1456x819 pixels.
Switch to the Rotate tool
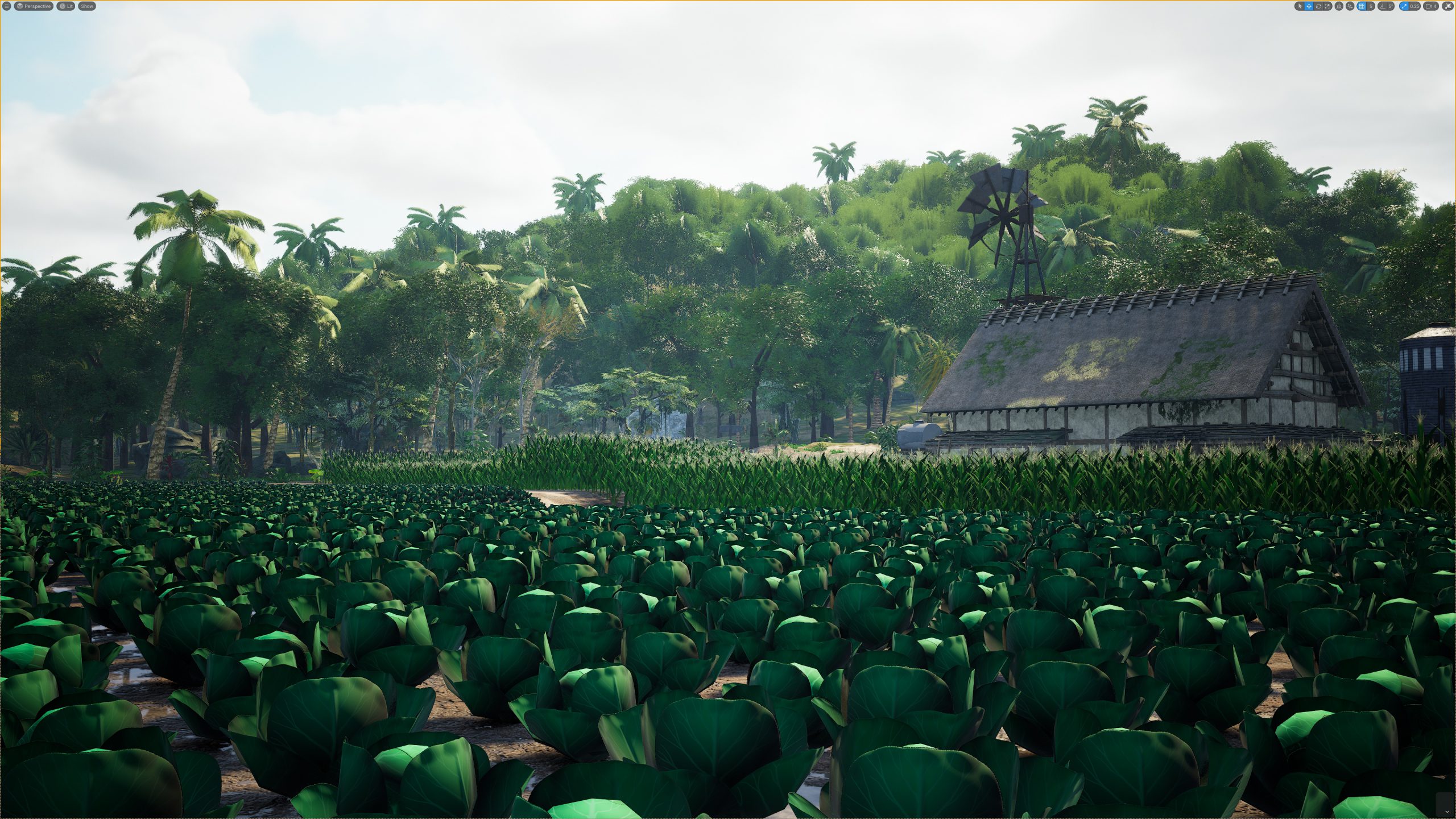click(x=1318, y=6)
